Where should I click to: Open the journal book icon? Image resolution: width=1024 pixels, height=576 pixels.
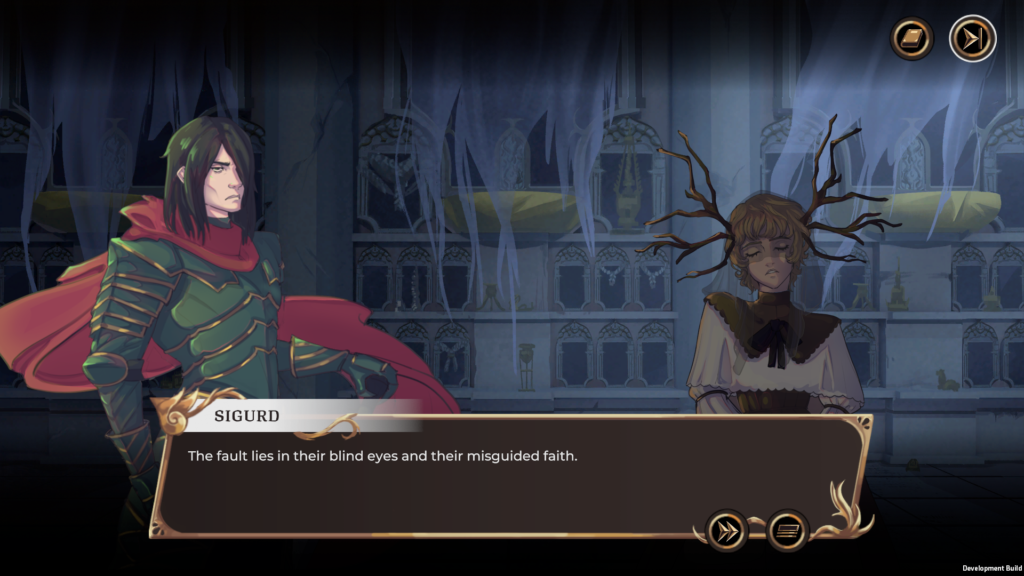pos(912,39)
